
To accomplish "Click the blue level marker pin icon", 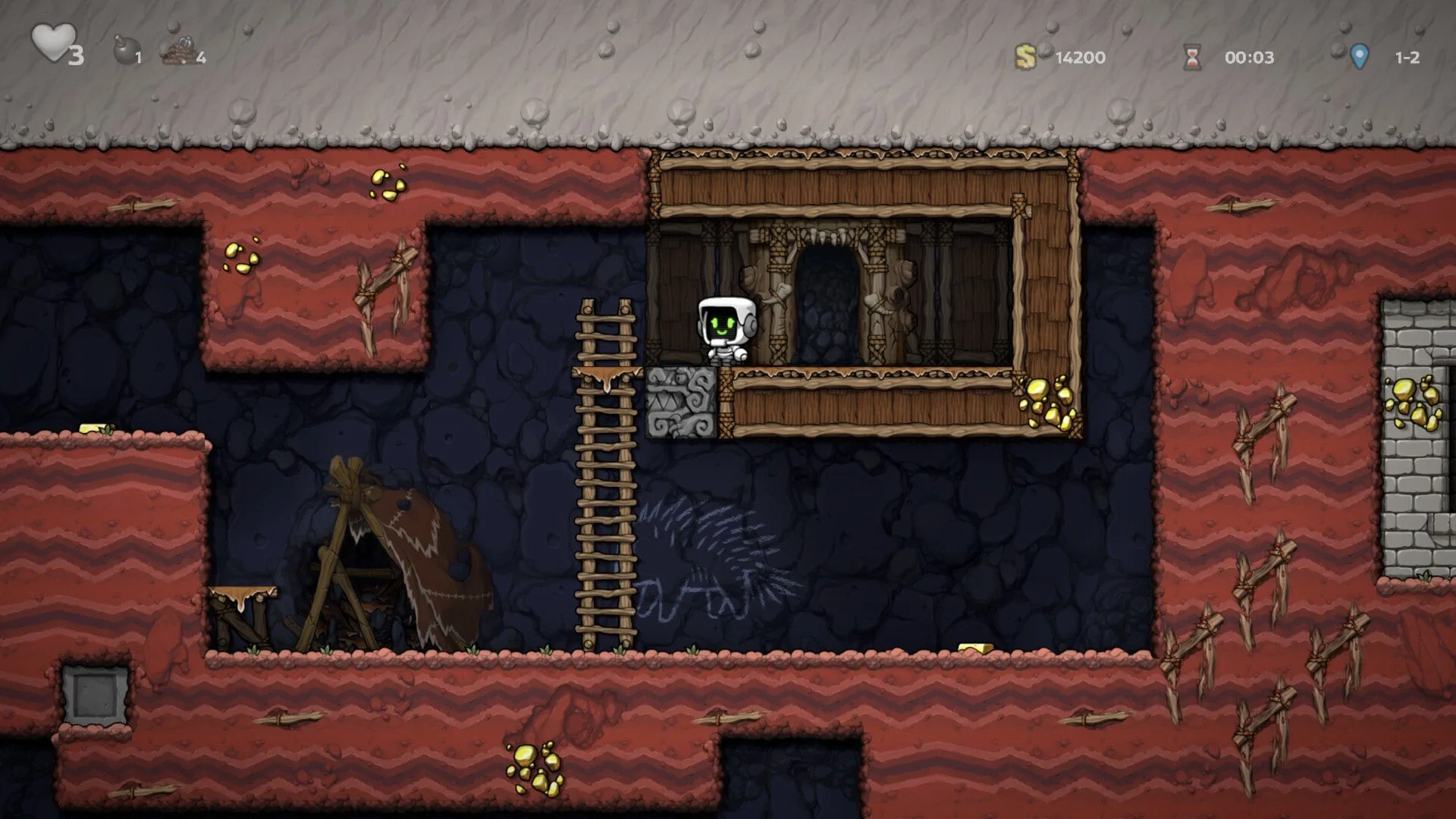I will [x=1358, y=55].
